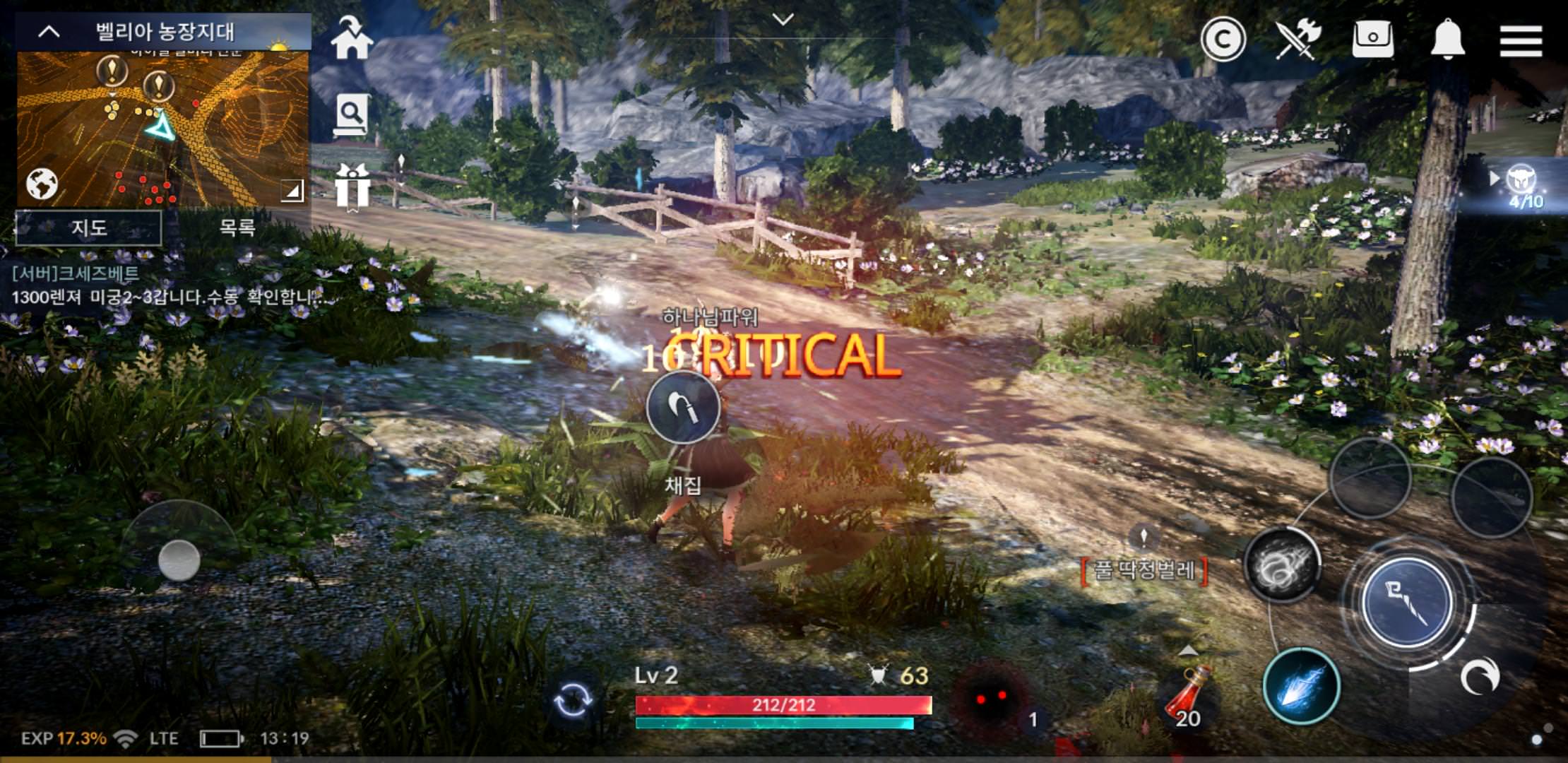Activate the blue glowing slash skill

click(1301, 687)
